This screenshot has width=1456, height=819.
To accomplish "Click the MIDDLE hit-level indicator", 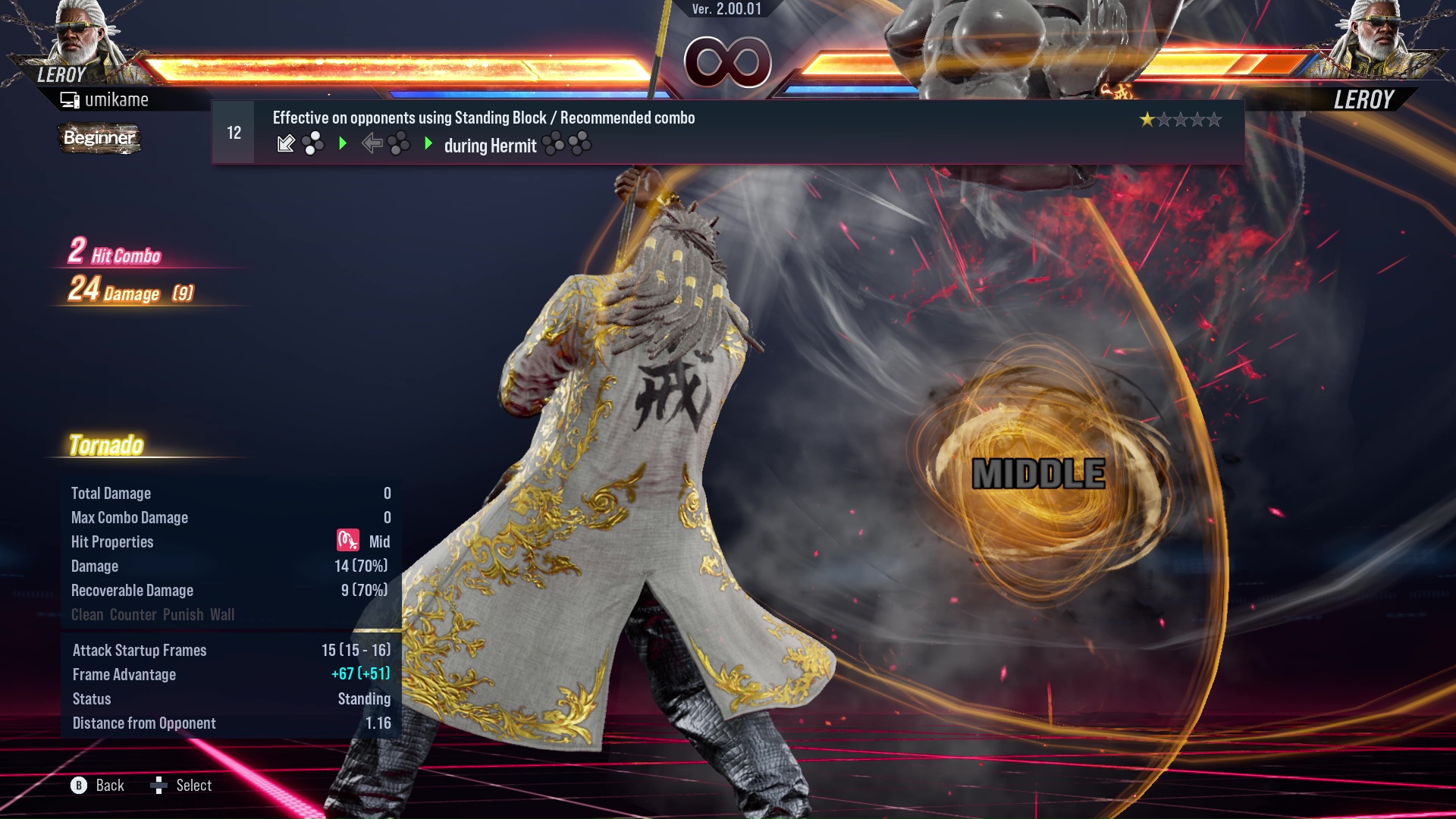I will [x=1039, y=475].
